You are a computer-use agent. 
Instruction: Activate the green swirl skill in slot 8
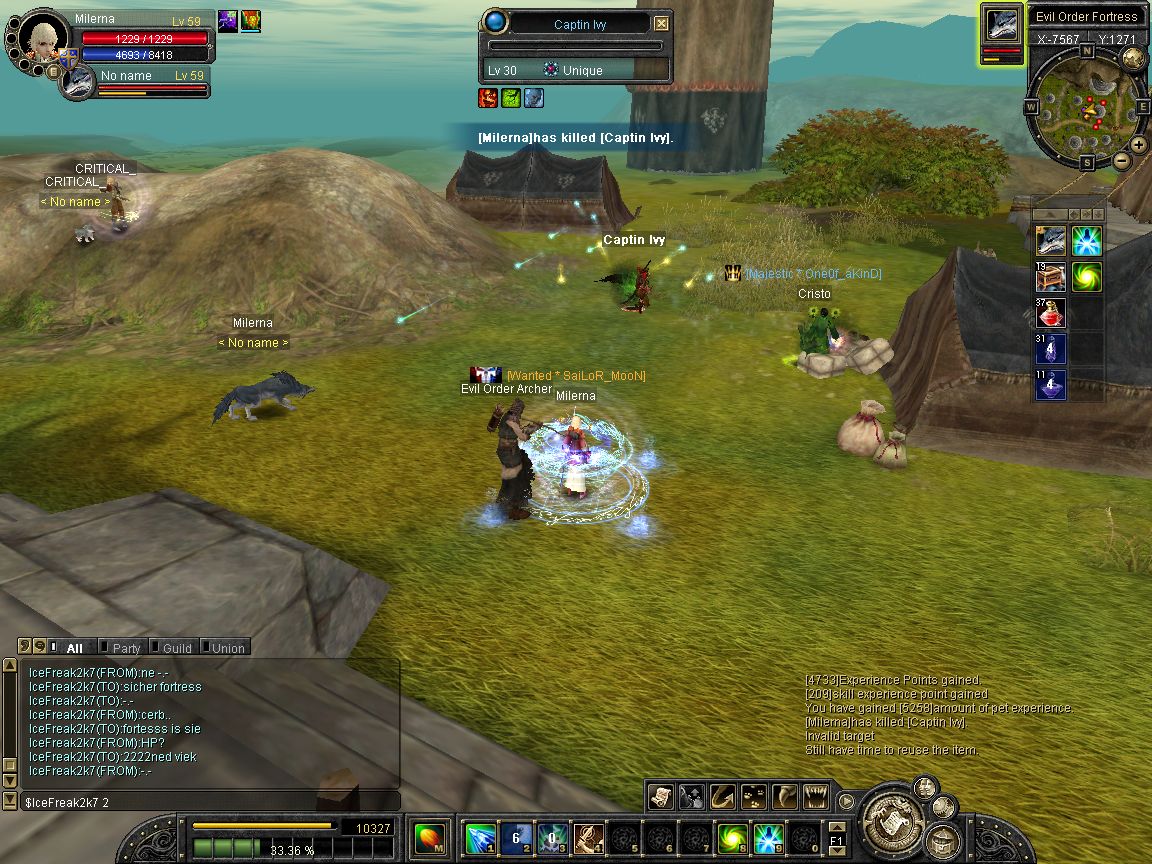coord(733,838)
